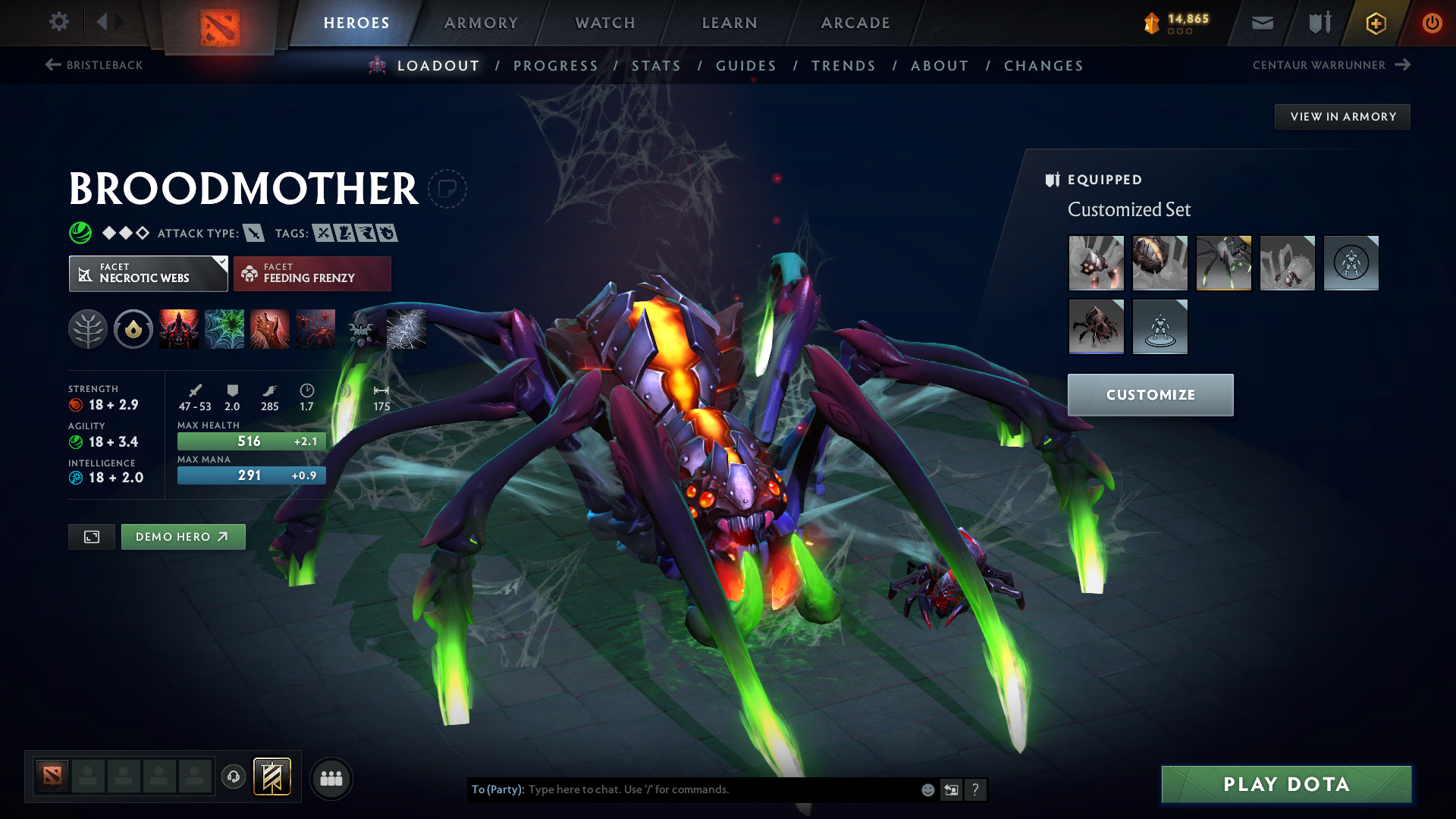Screen dimensions: 1456x819
Task: Open the settings gear in top left
Action: pos(59,22)
